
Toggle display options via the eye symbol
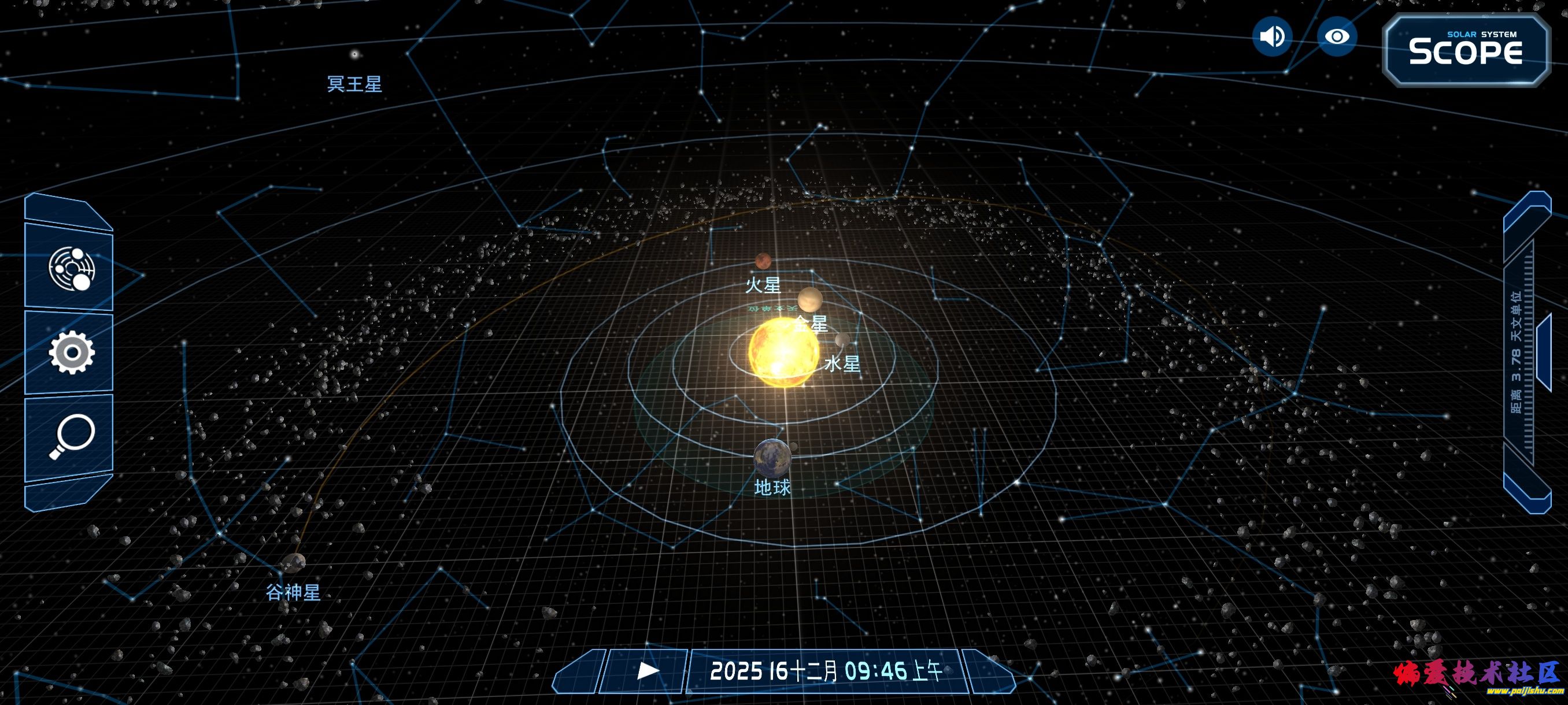coord(1337,38)
